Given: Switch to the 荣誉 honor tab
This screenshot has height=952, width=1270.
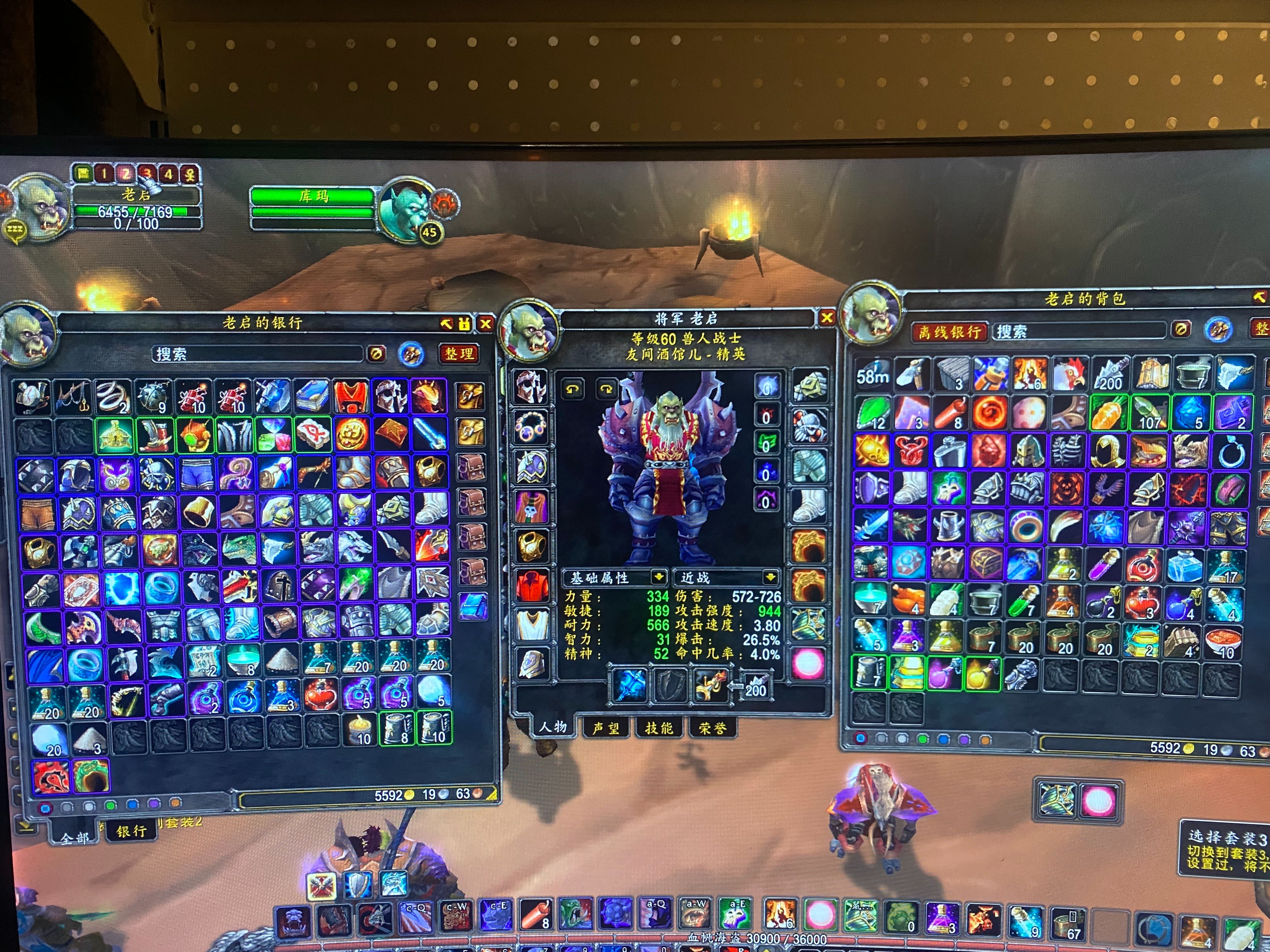Looking at the screenshot, I should click(712, 728).
